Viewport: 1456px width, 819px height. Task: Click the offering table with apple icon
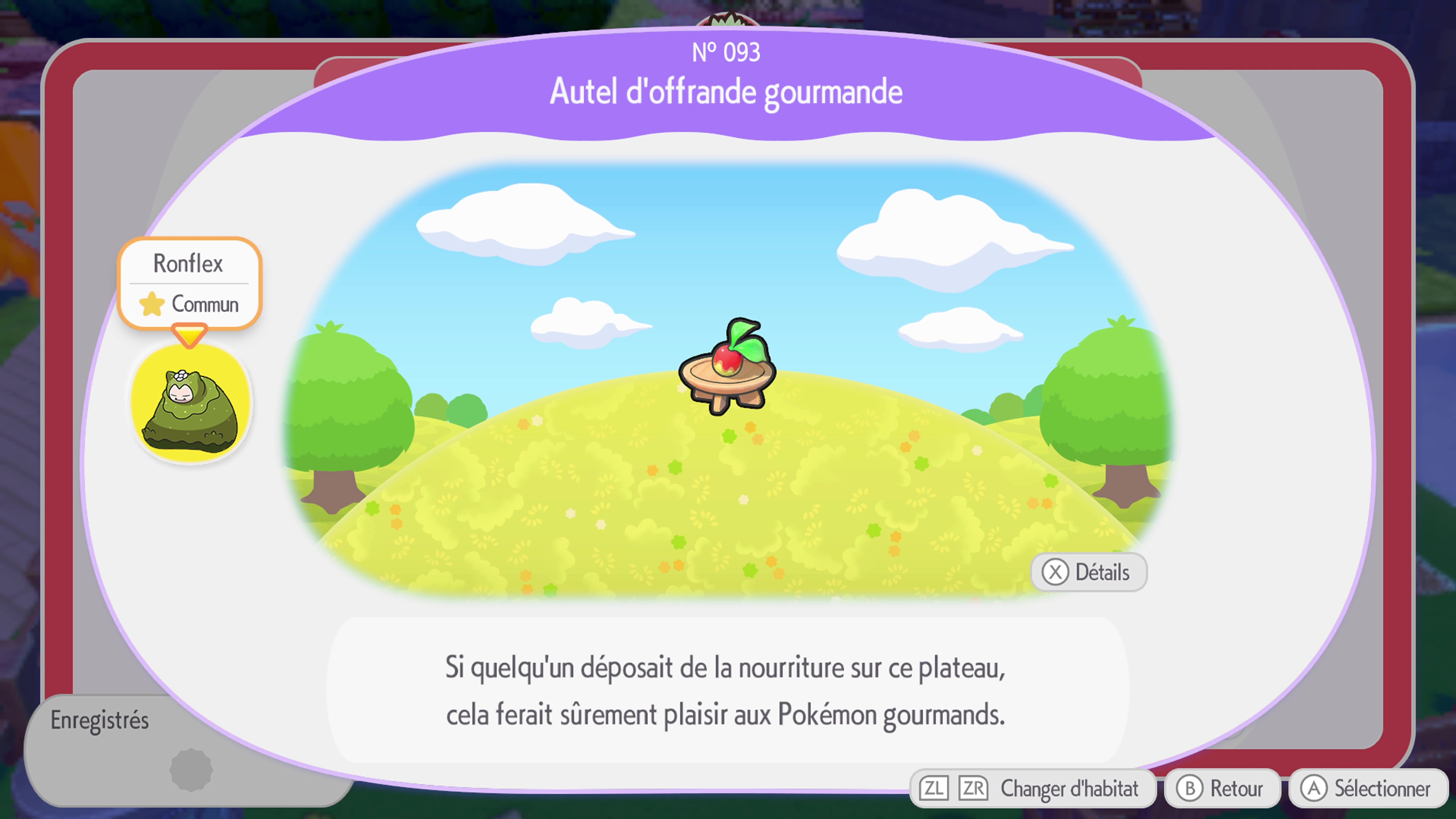click(x=728, y=373)
